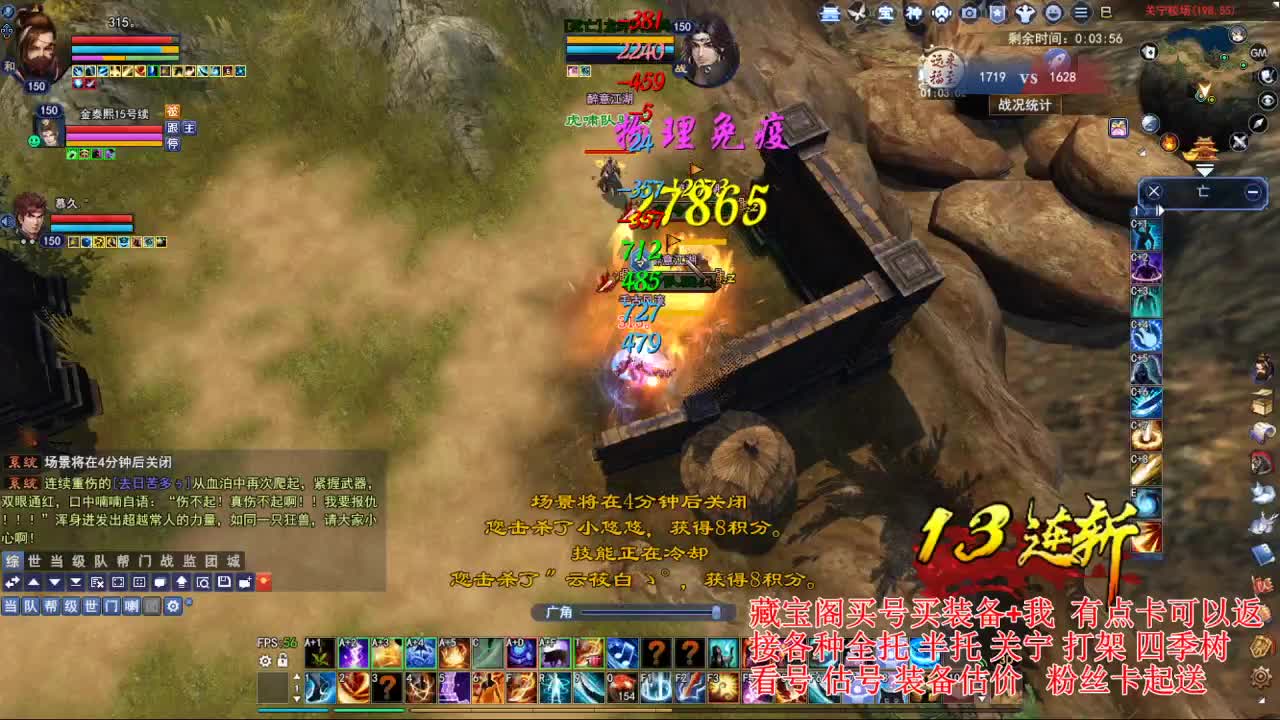
Task: Toggle the hotbar lock padlock
Action: point(283,661)
